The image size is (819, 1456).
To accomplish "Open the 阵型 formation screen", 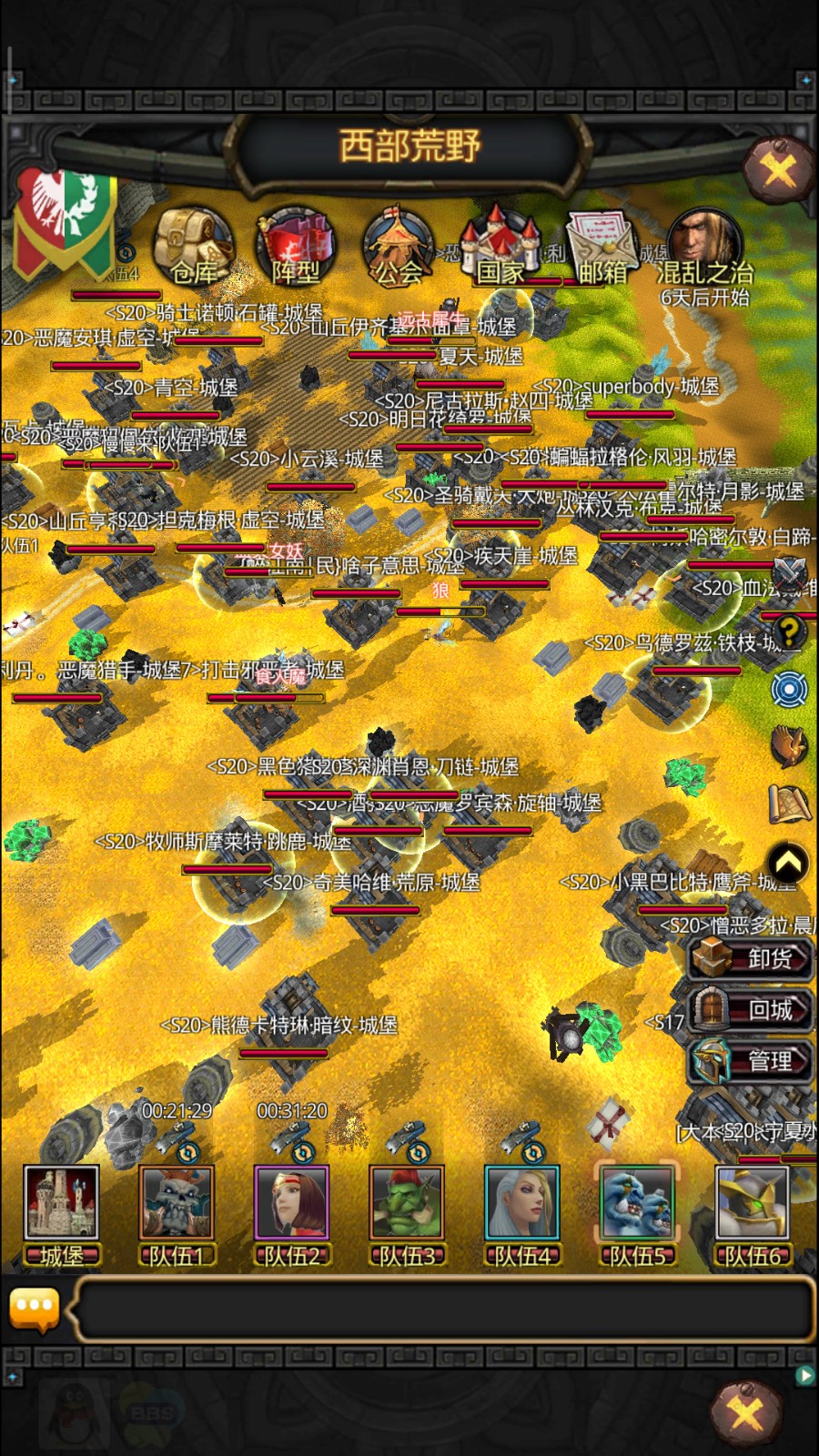I will click(x=296, y=246).
